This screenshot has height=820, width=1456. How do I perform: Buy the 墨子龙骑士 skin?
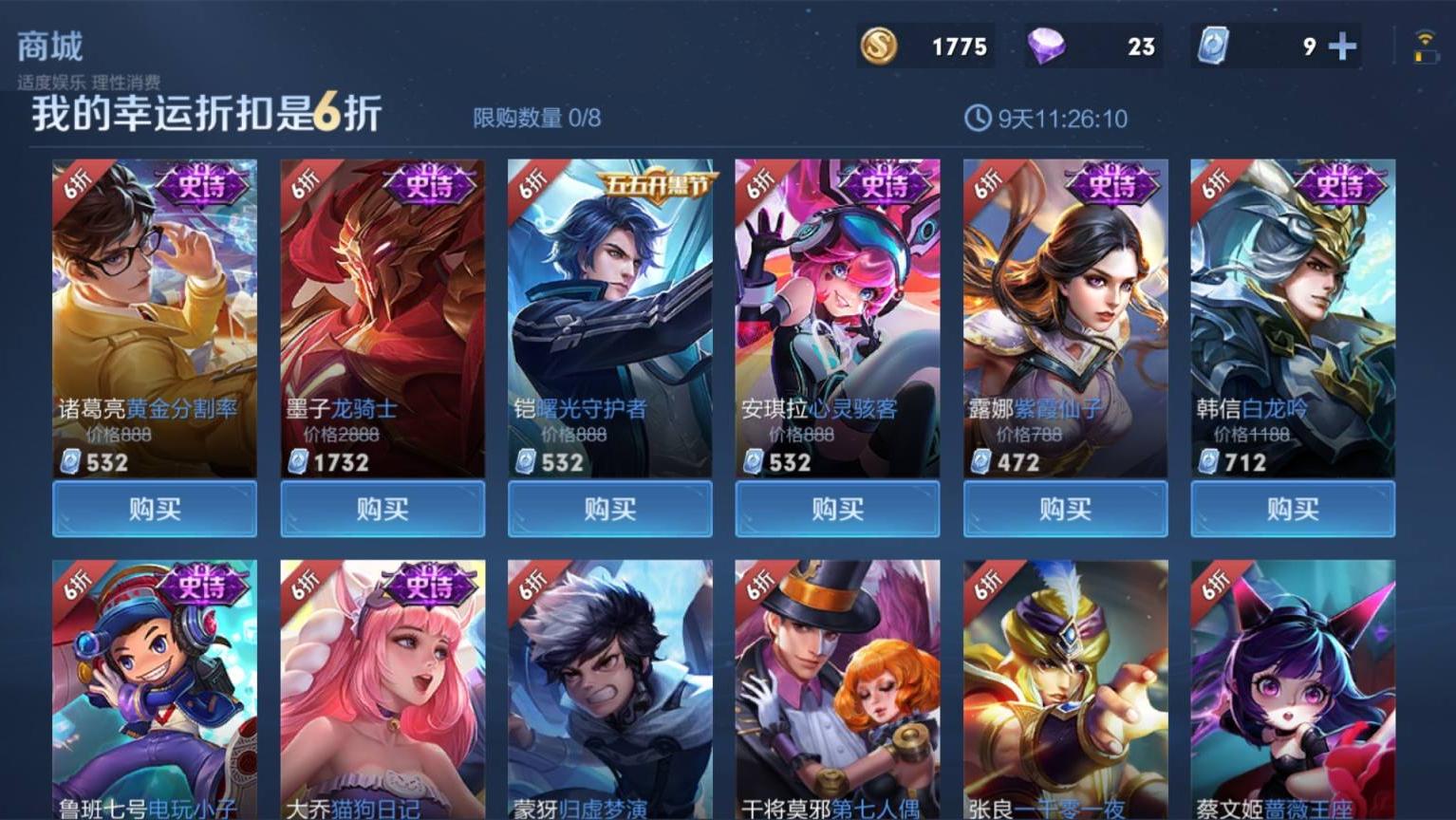click(x=382, y=509)
